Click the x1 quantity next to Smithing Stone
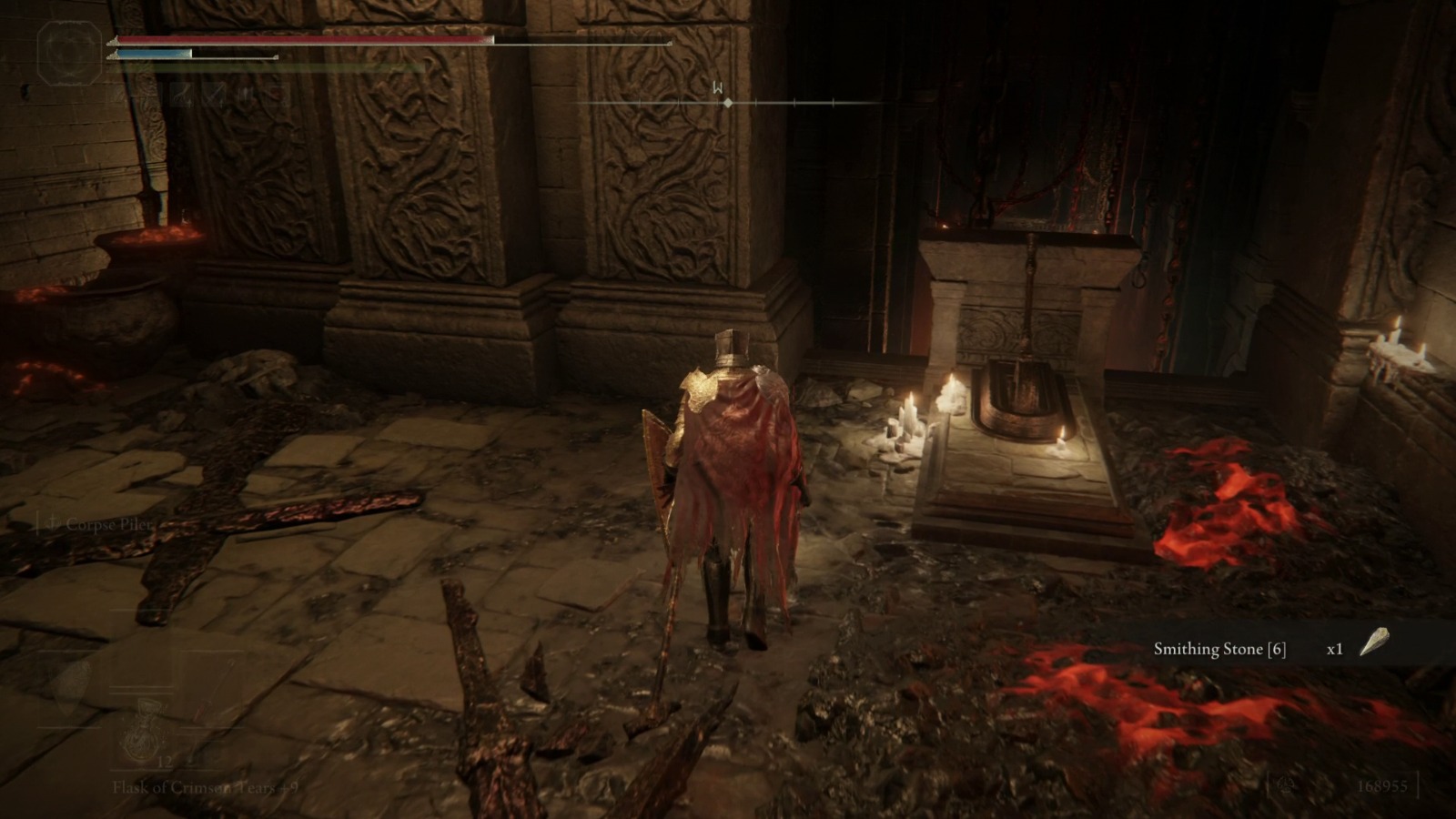Viewport: 1456px width, 819px height. click(x=1333, y=650)
